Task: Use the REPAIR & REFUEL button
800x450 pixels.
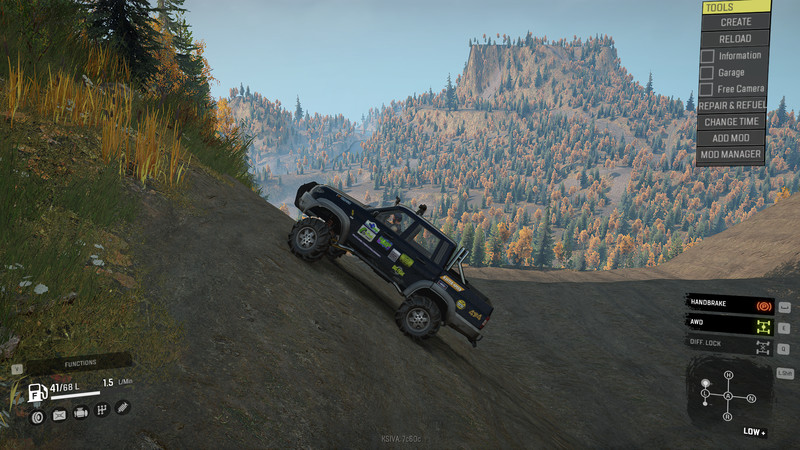Action: (731, 105)
